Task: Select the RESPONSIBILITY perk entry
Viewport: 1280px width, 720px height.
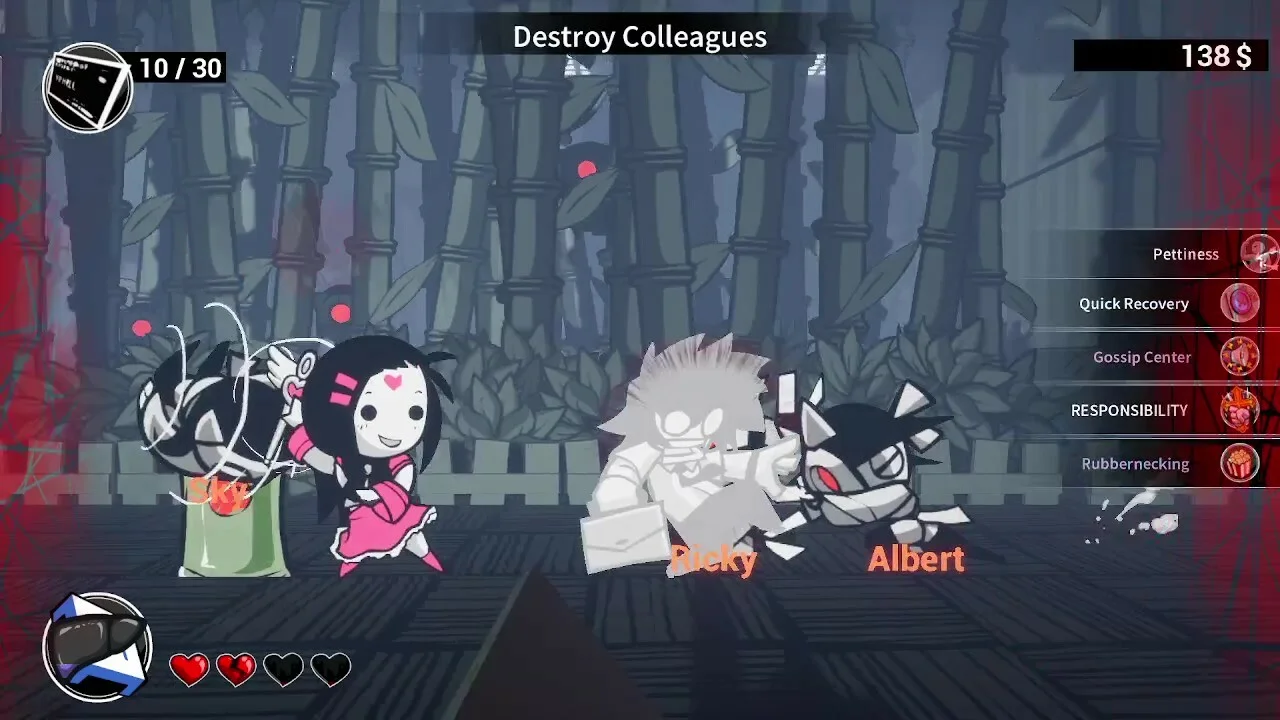Action: pyautogui.click(x=1129, y=410)
